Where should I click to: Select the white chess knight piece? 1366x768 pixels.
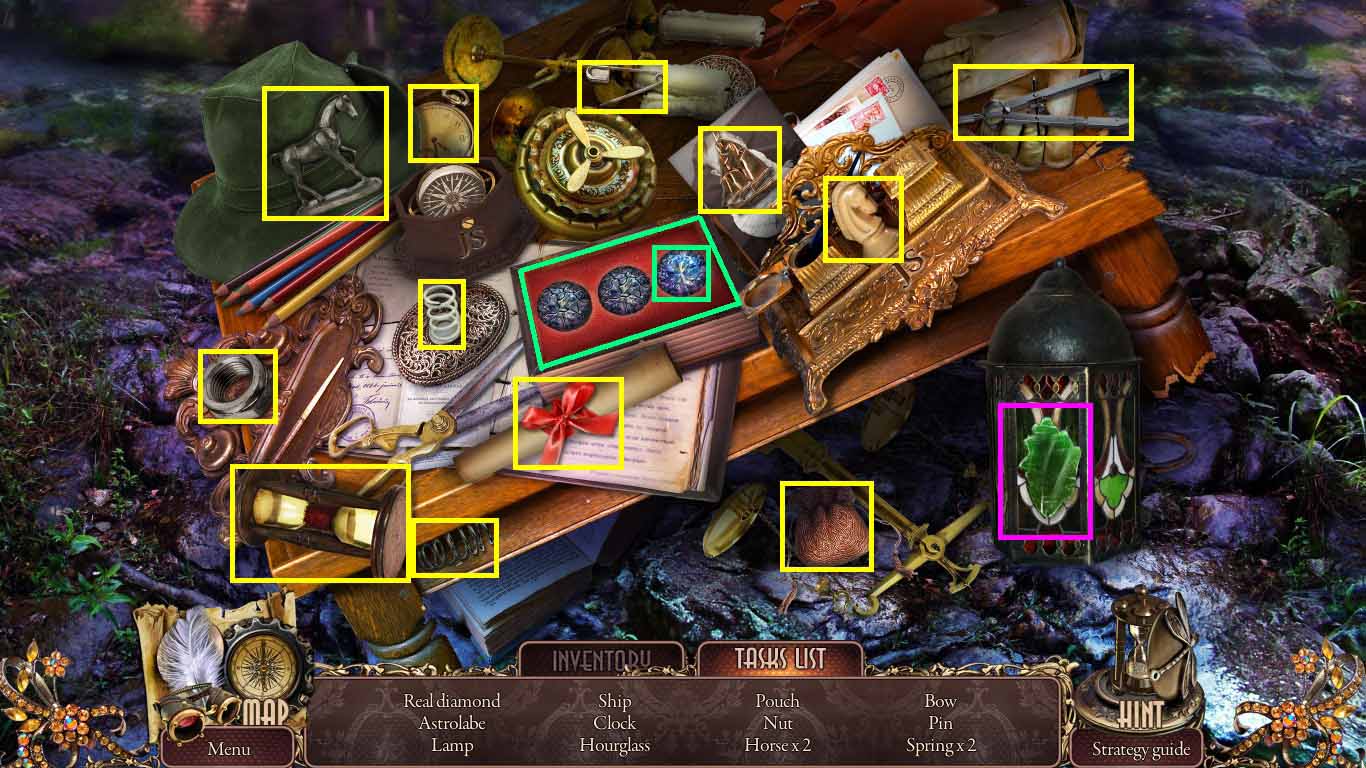point(864,216)
